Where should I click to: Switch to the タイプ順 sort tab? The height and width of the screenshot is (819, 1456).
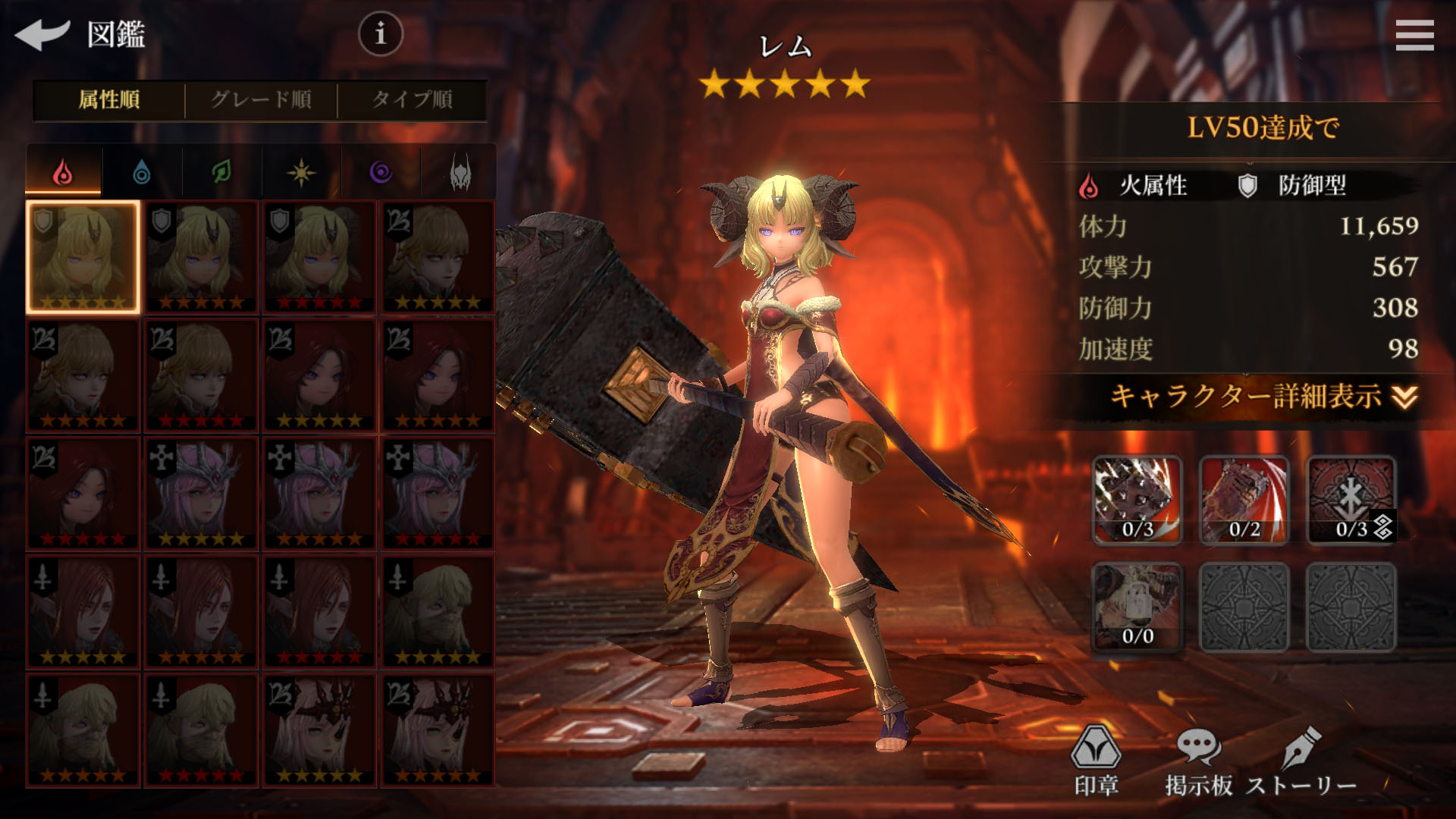[412, 99]
